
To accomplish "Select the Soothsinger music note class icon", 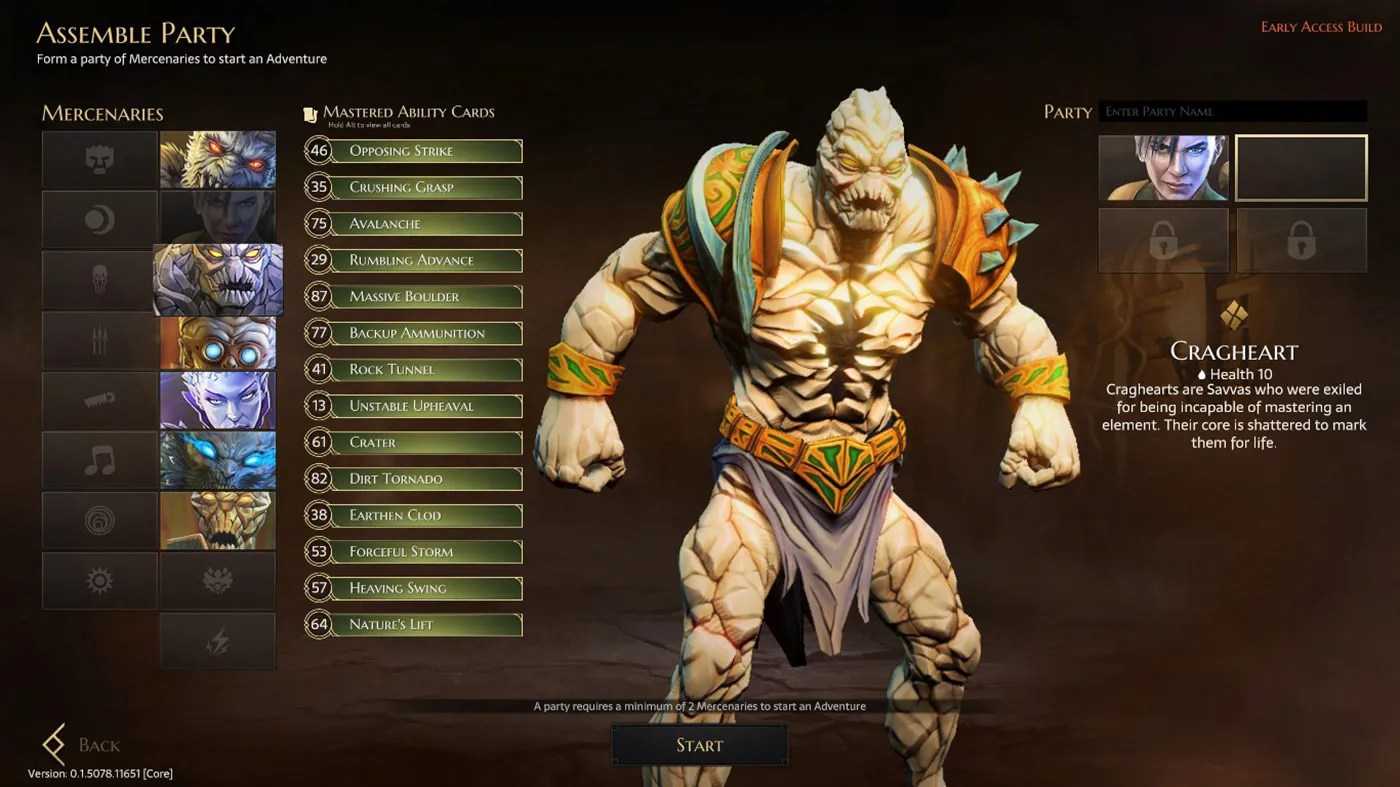I will (x=99, y=459).
